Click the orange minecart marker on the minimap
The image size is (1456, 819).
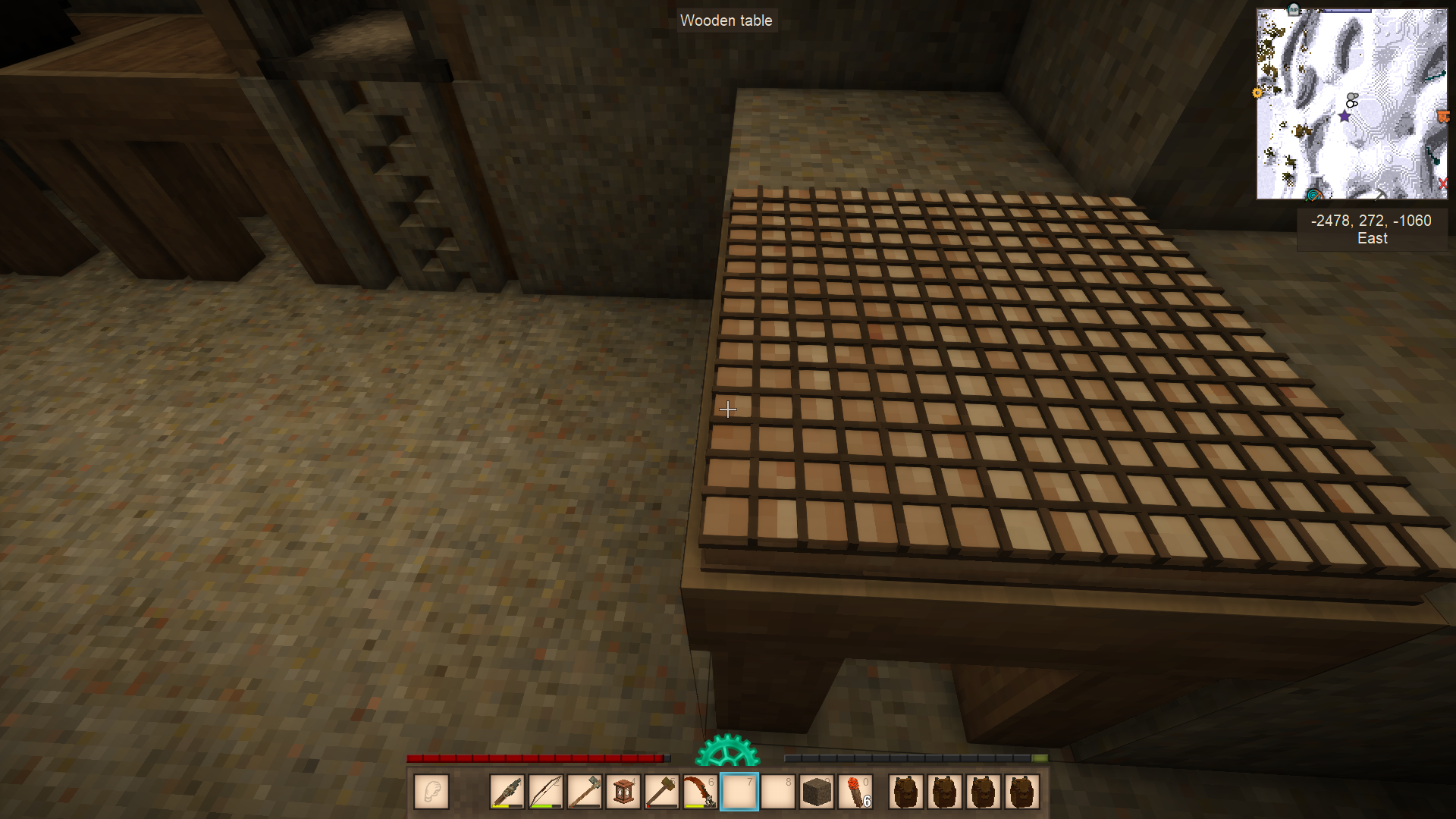pyautogui.click(x=1443, y=115)
